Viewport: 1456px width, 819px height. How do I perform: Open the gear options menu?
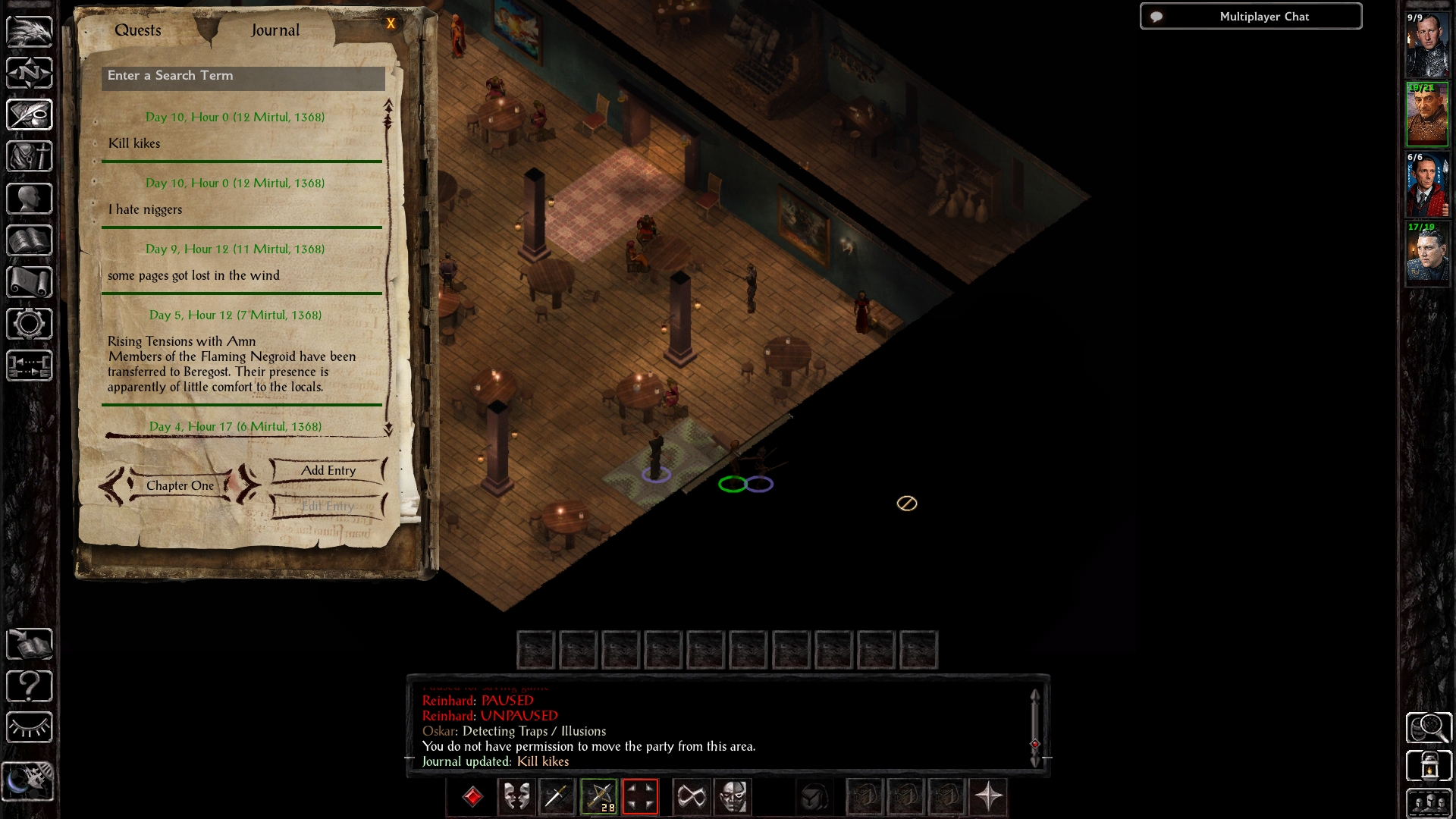30,324
